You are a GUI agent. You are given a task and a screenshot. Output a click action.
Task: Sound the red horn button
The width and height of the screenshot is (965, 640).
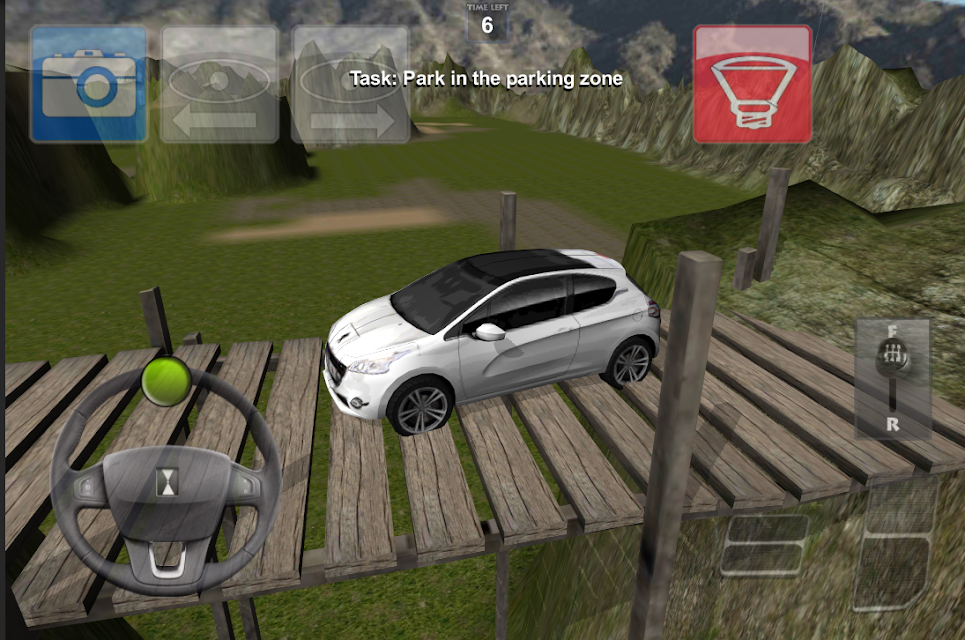752,84
